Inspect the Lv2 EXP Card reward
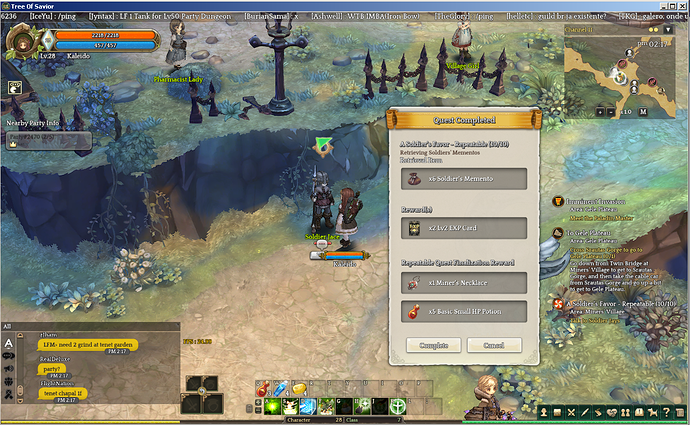The height and width of the screenshot is (425, 690). pyautogui.click(x=464, y=228)
